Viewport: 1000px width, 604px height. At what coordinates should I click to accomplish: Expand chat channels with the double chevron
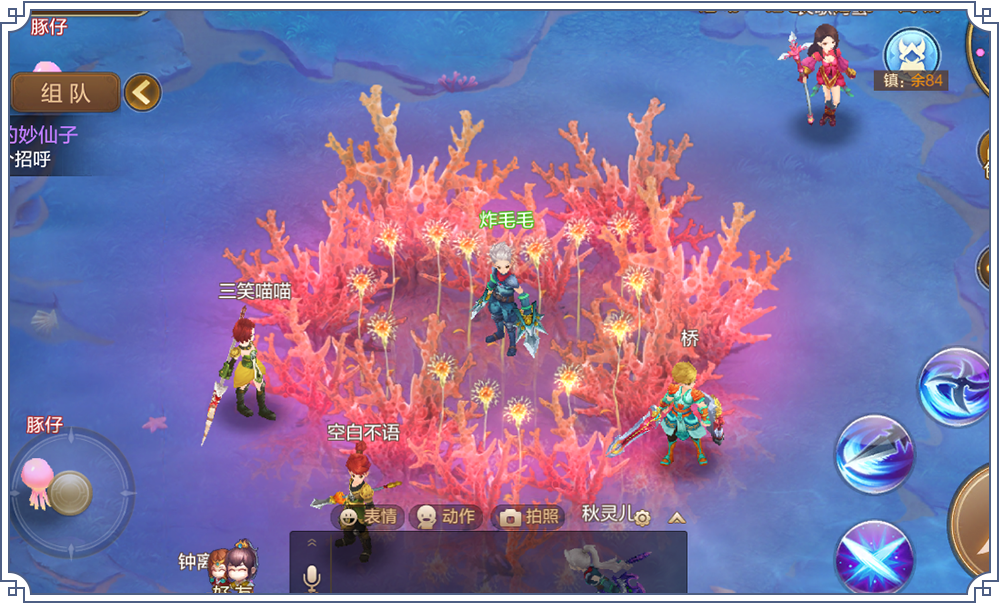pyautogui.click(x=311, y=542)
